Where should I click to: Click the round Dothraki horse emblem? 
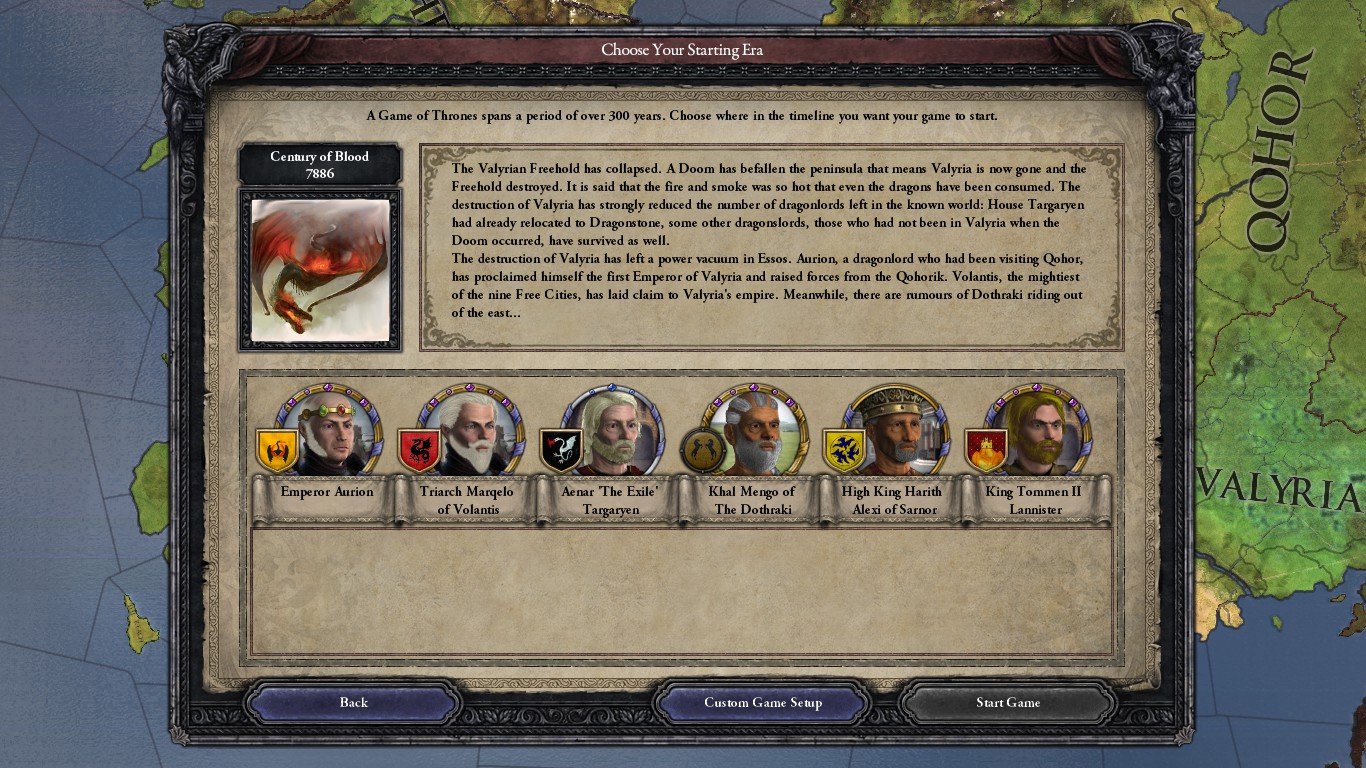[700, 452]
